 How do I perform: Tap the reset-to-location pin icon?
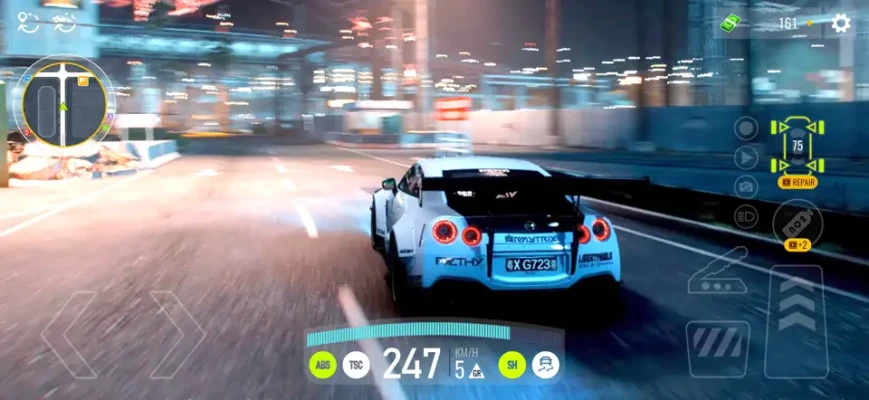tap(27, 23)
